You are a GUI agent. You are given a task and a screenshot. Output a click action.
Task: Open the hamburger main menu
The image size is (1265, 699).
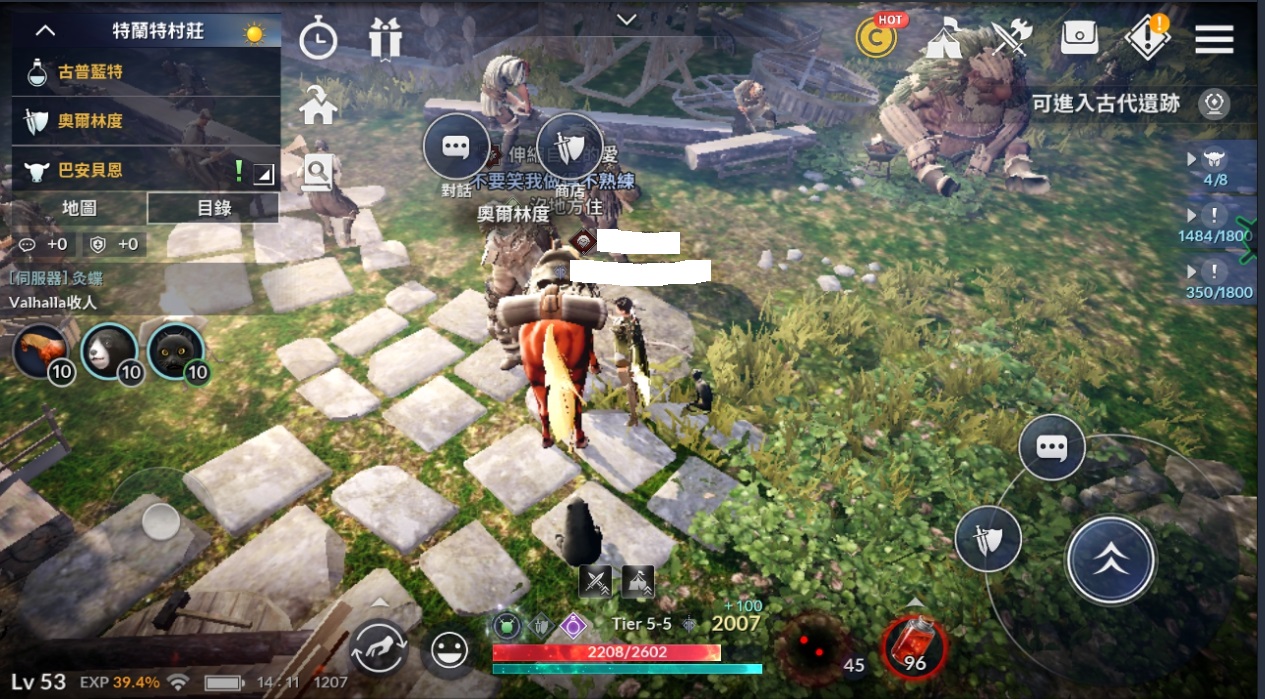click(1213, 39)
